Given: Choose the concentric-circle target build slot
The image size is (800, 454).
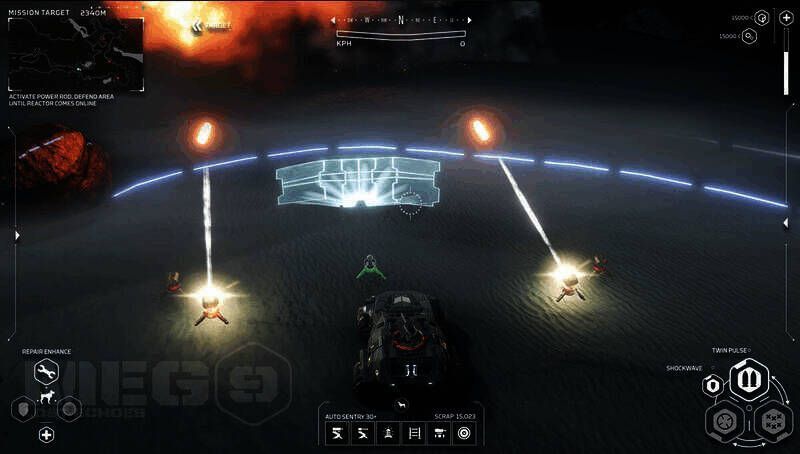Looking at the screenshot, I should (x=463, y=433).
